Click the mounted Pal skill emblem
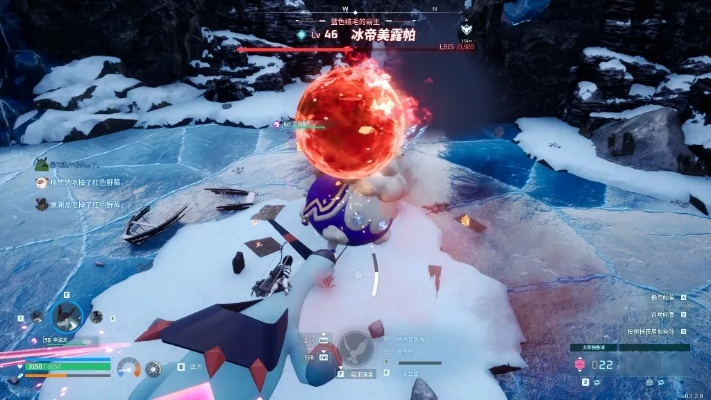The height and width of the screenshot is (400, 711). 357,346
